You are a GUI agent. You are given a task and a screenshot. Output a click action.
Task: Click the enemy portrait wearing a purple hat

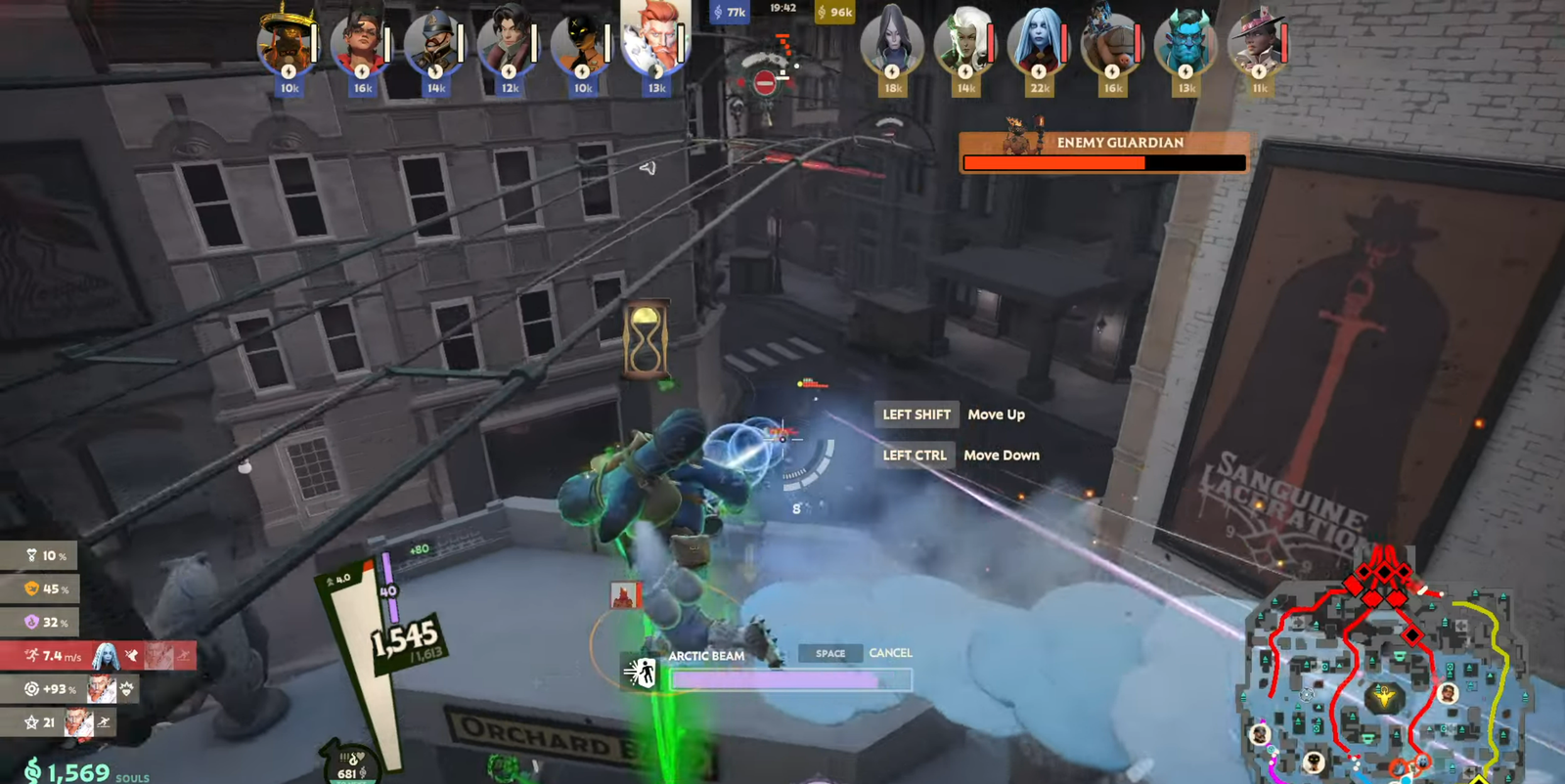click(1258, 44)
